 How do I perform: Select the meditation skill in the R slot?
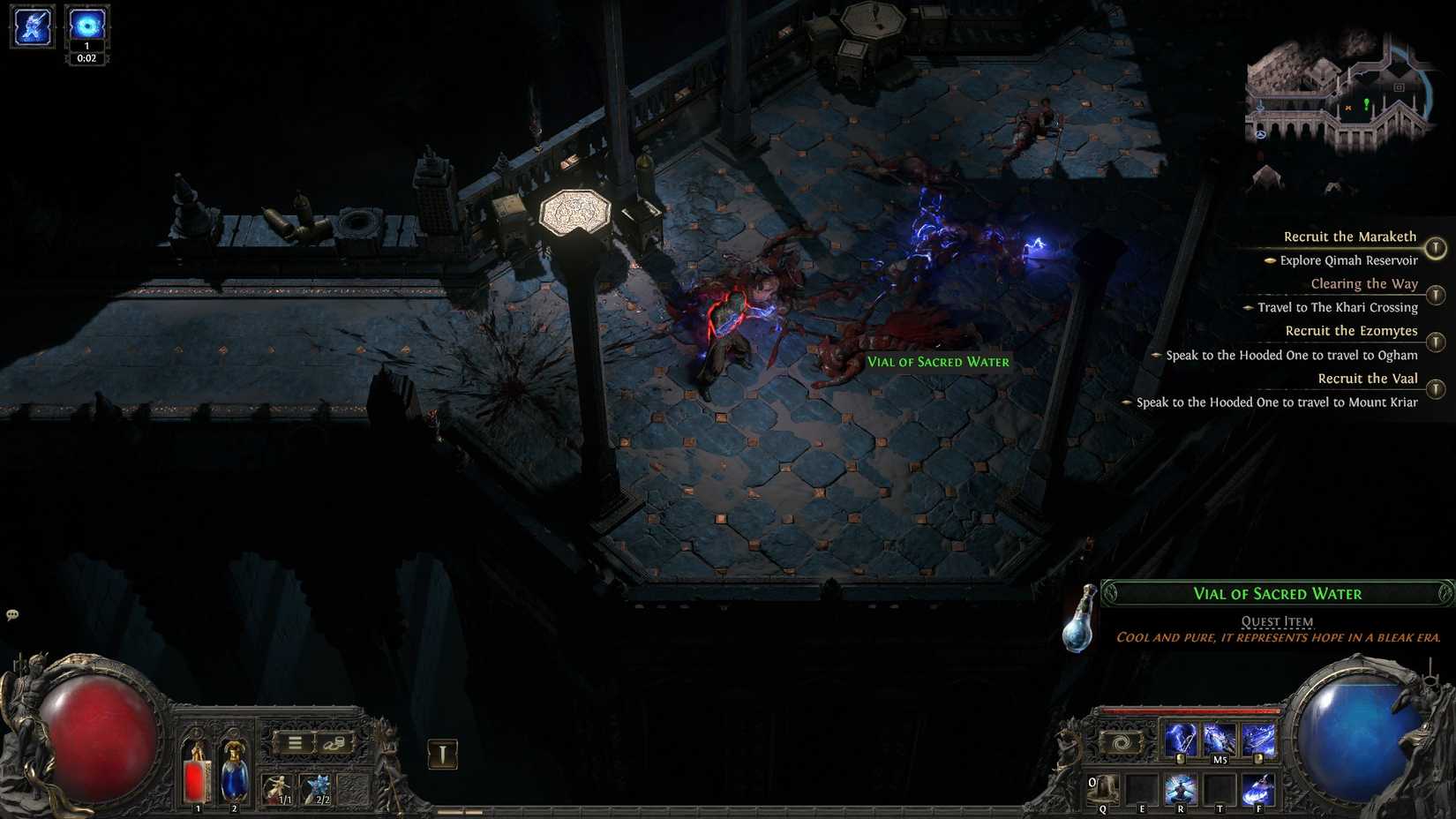point(1182,790)
